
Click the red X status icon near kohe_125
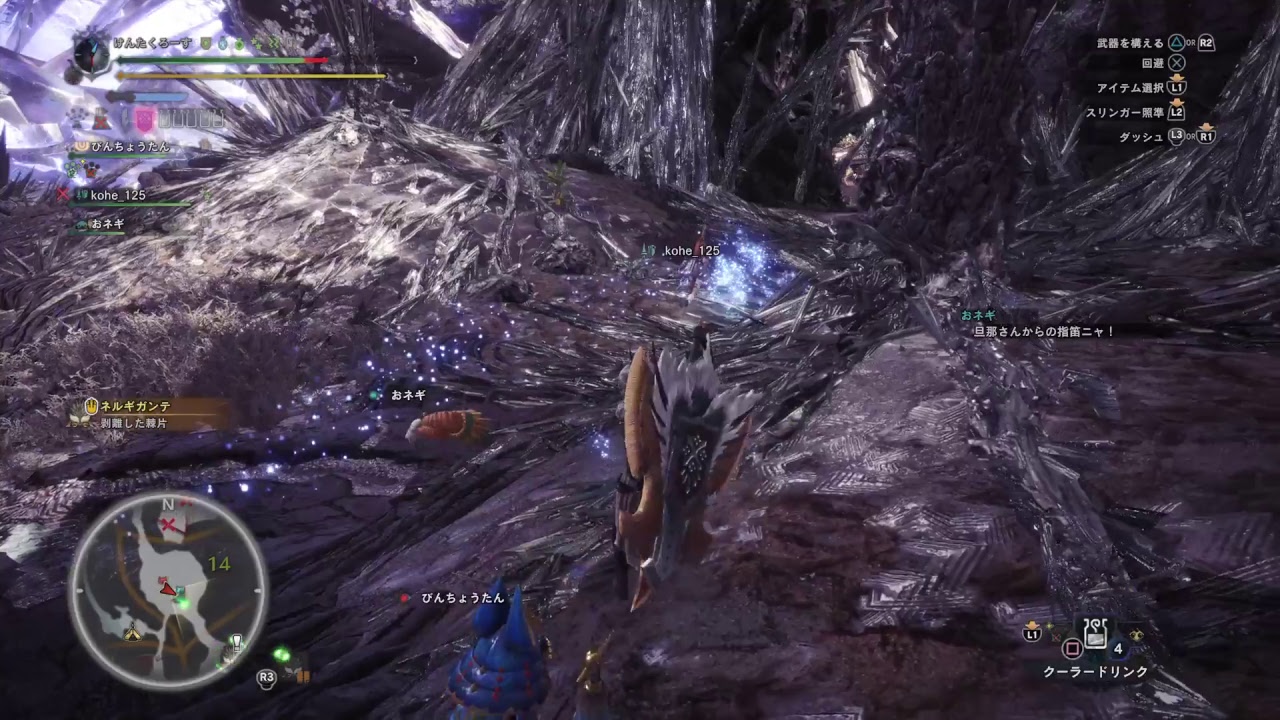63,193
